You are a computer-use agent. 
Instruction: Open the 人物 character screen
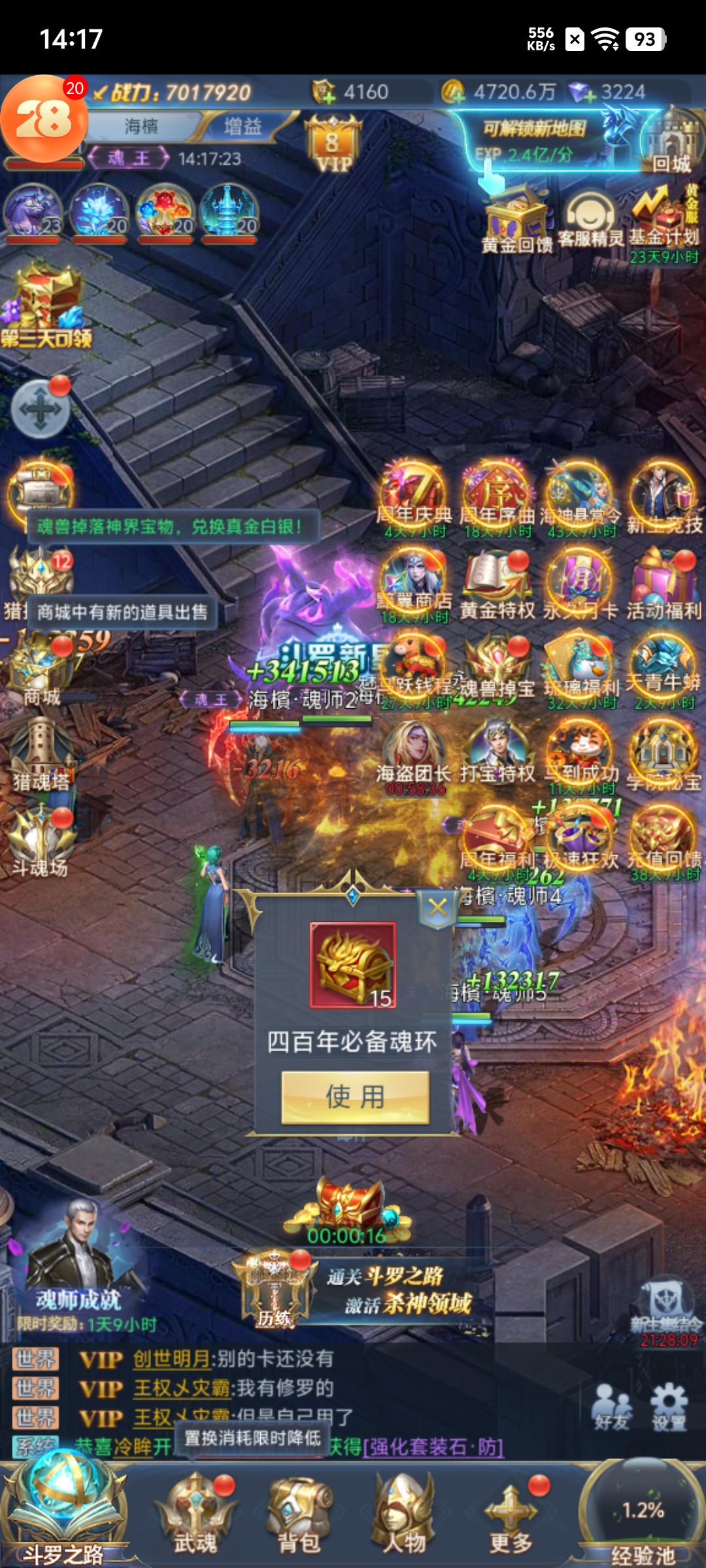(x=404, y=1512)
